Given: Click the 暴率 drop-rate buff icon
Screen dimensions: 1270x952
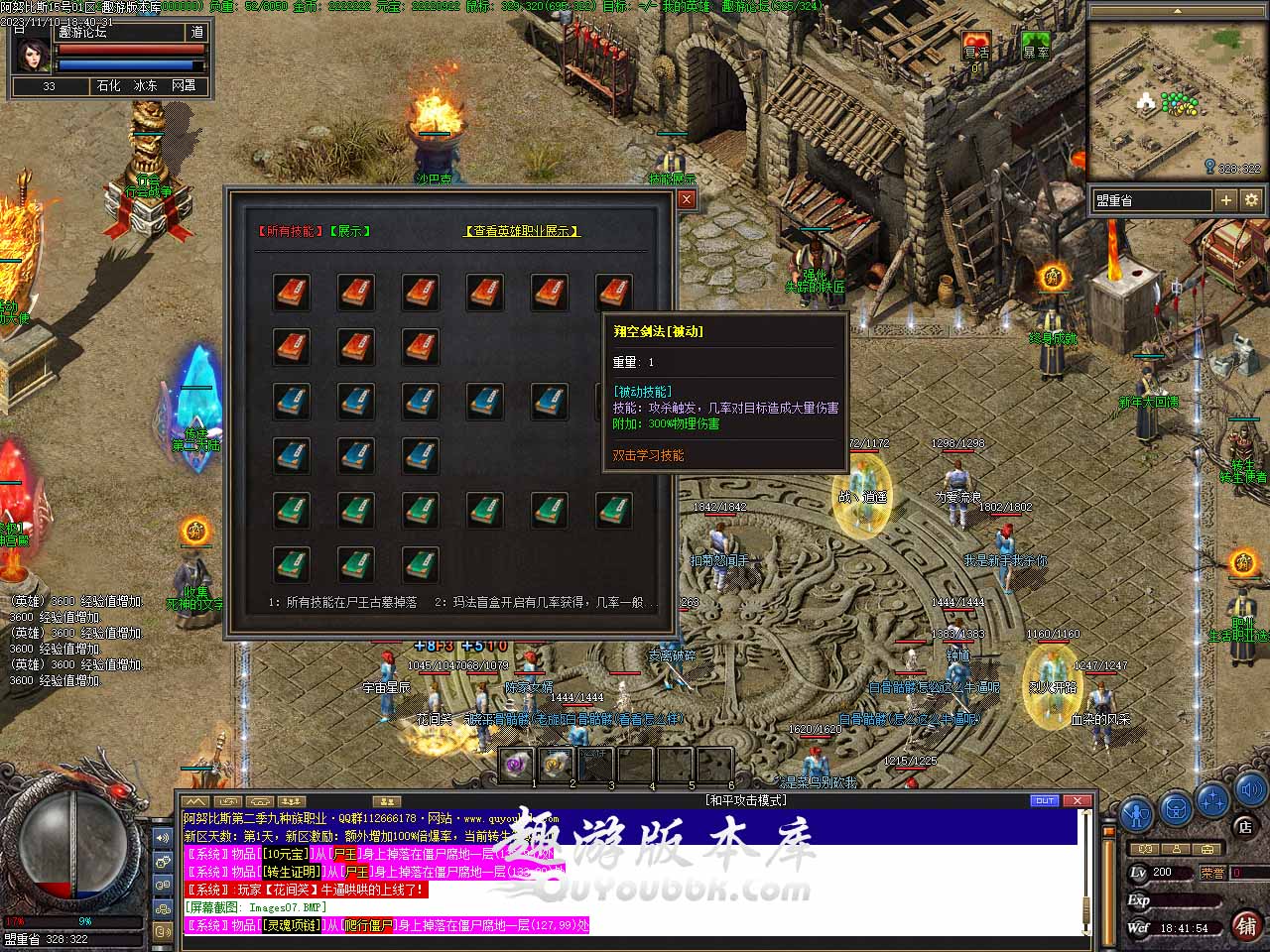Looking at the screenshot, I should click(x=1036, y=46).
